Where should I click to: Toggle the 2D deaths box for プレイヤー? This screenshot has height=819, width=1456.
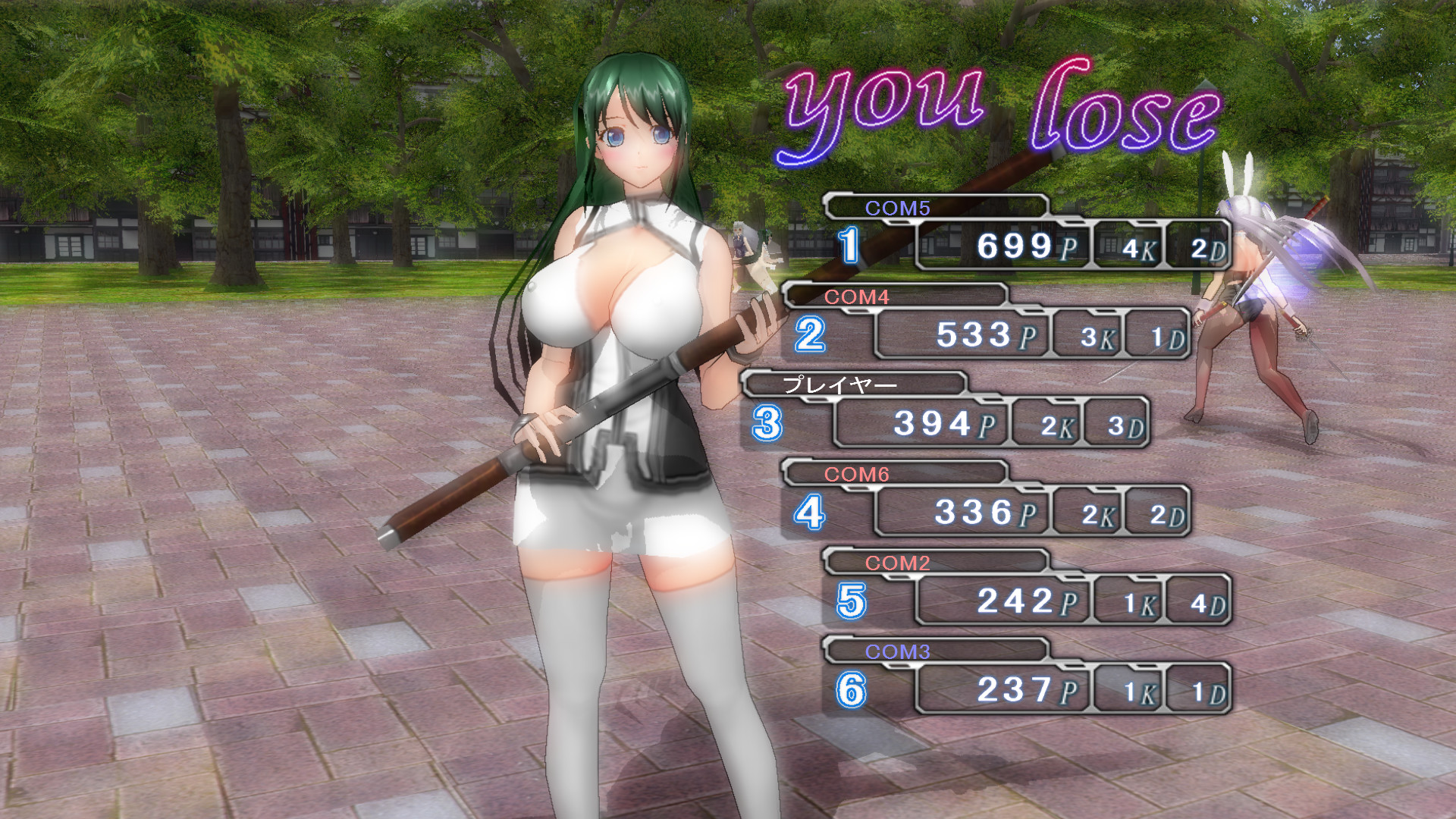click(1115, 425)
